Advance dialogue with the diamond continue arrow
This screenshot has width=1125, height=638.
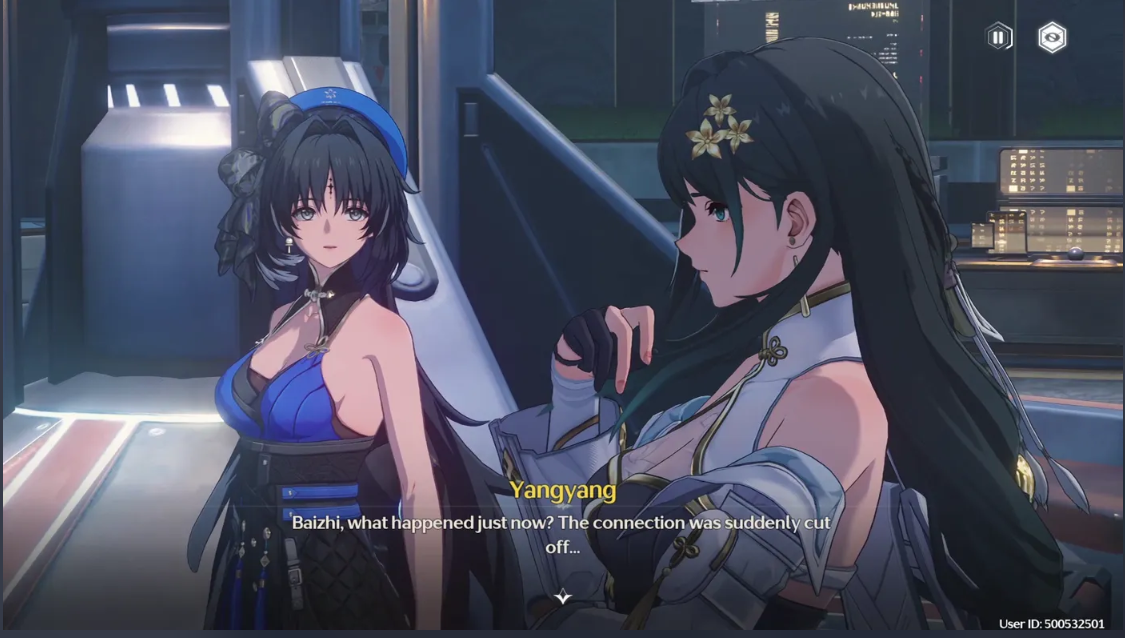[563, 597]
